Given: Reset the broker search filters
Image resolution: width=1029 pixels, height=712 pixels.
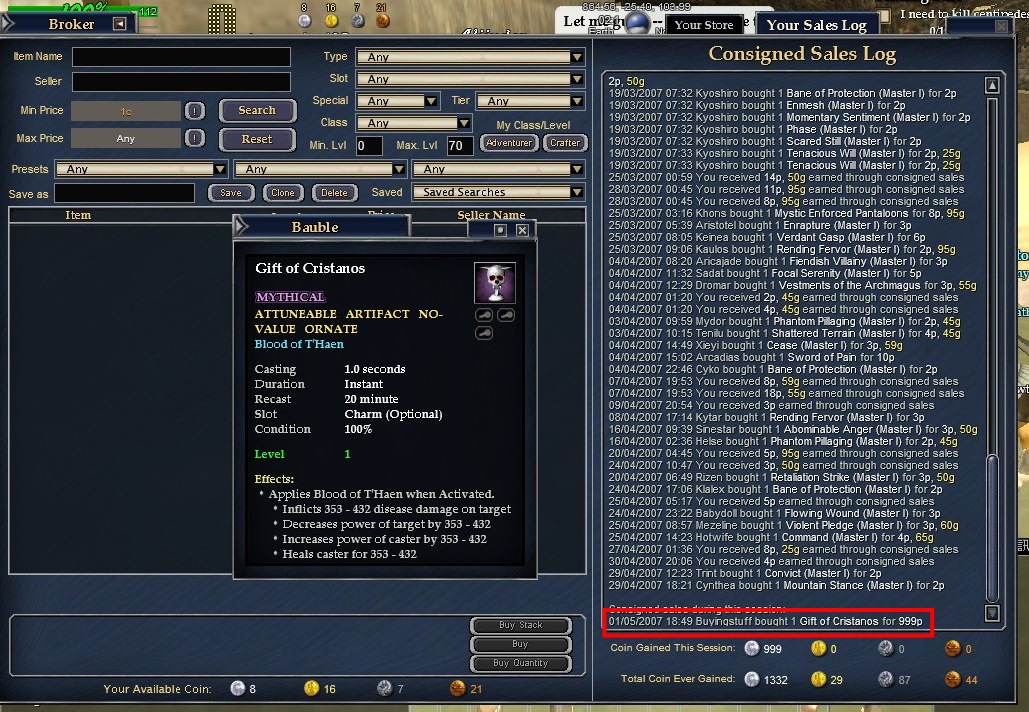Looking at the screenshot, I should pos(257,139).
